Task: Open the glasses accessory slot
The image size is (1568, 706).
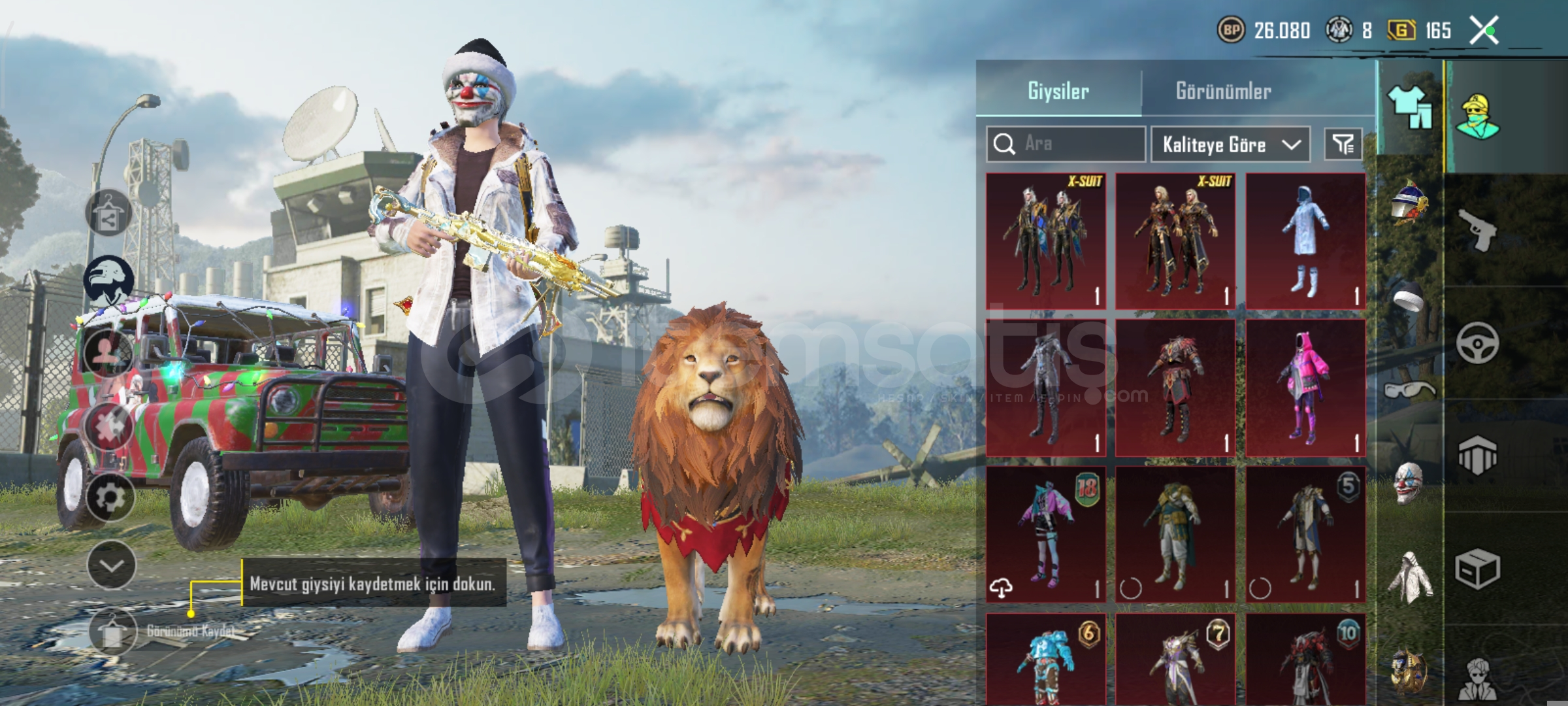Action: click(1409, 390)
